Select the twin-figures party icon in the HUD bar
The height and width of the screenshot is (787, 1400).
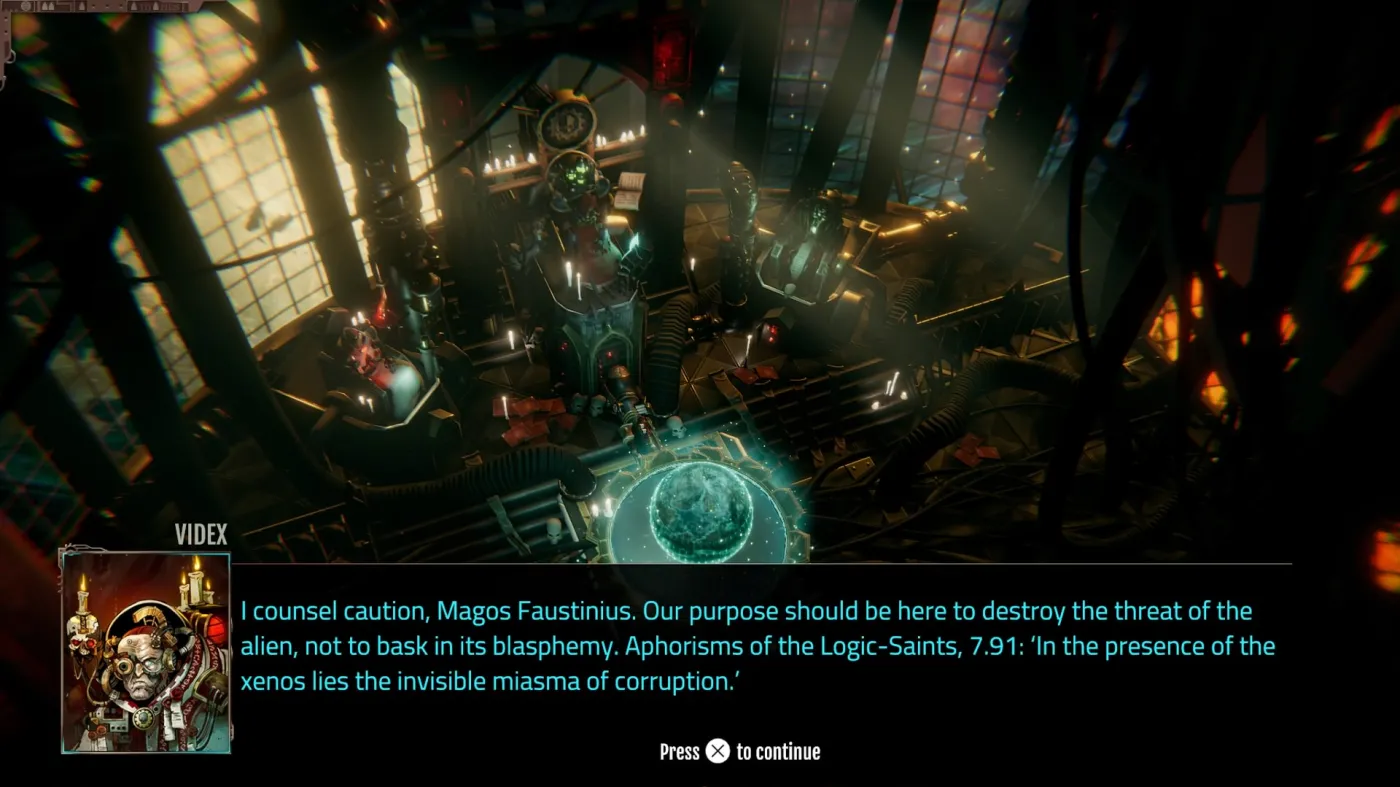[46, 6]
